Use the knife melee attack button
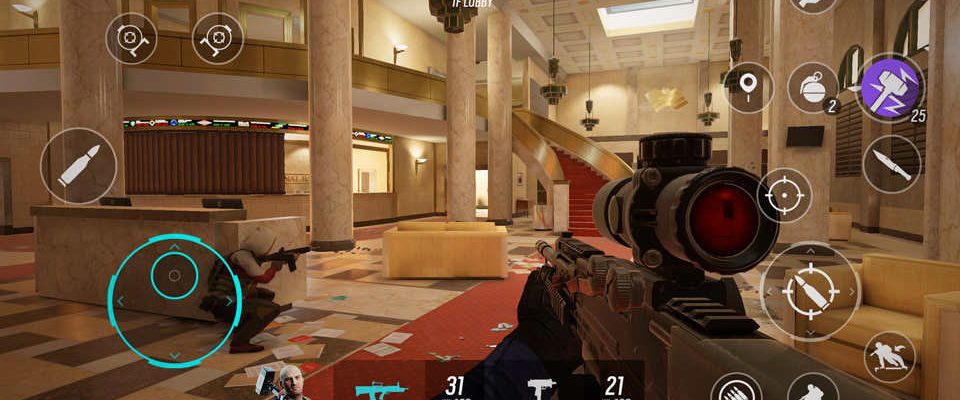Image resolution: width=960 pixels, height=400 pixels. point(891,164)
